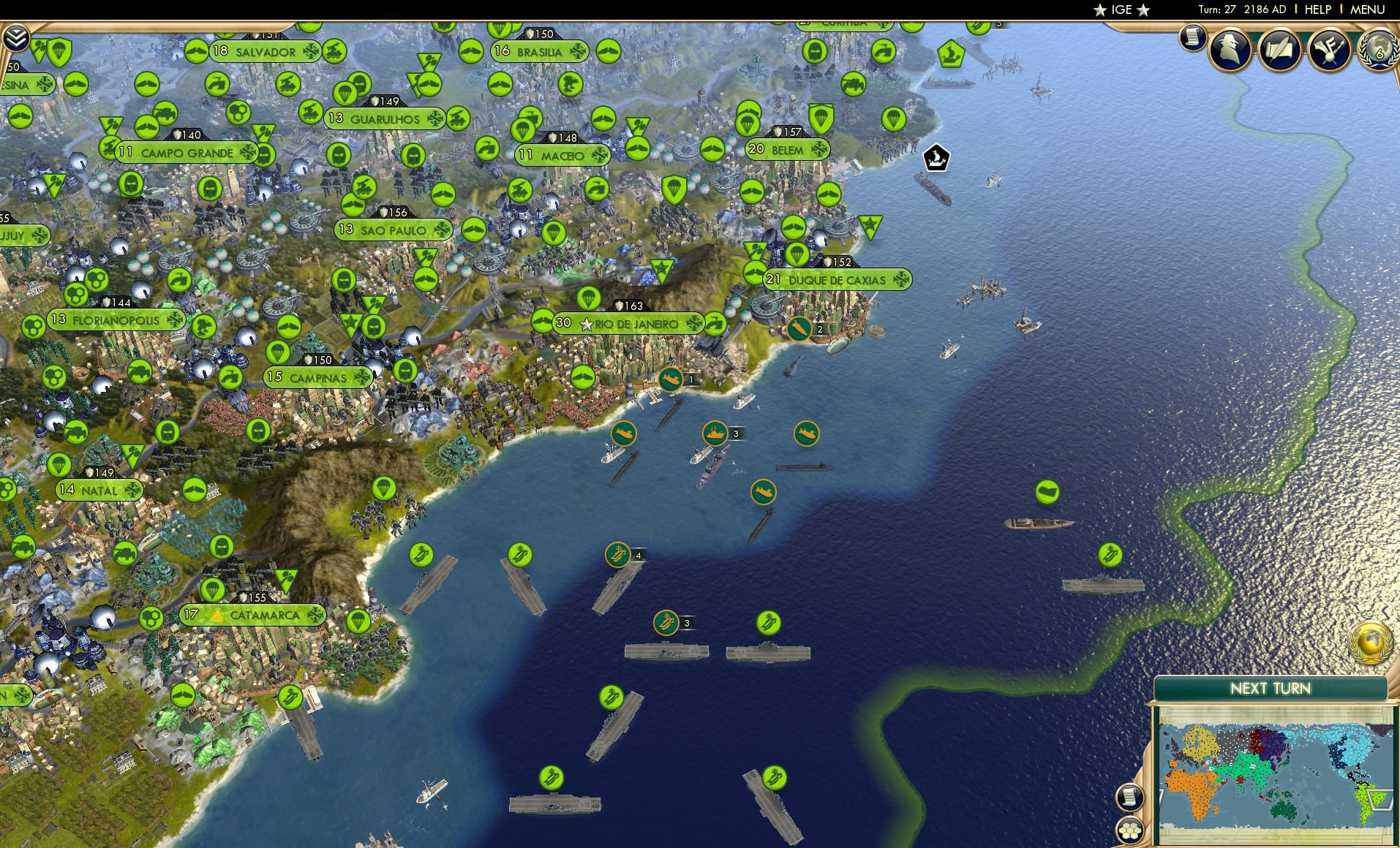Select the black pentagon ship indicator near Belem coast
This screenshot has height=848, width=1400.
click(936, 156)
